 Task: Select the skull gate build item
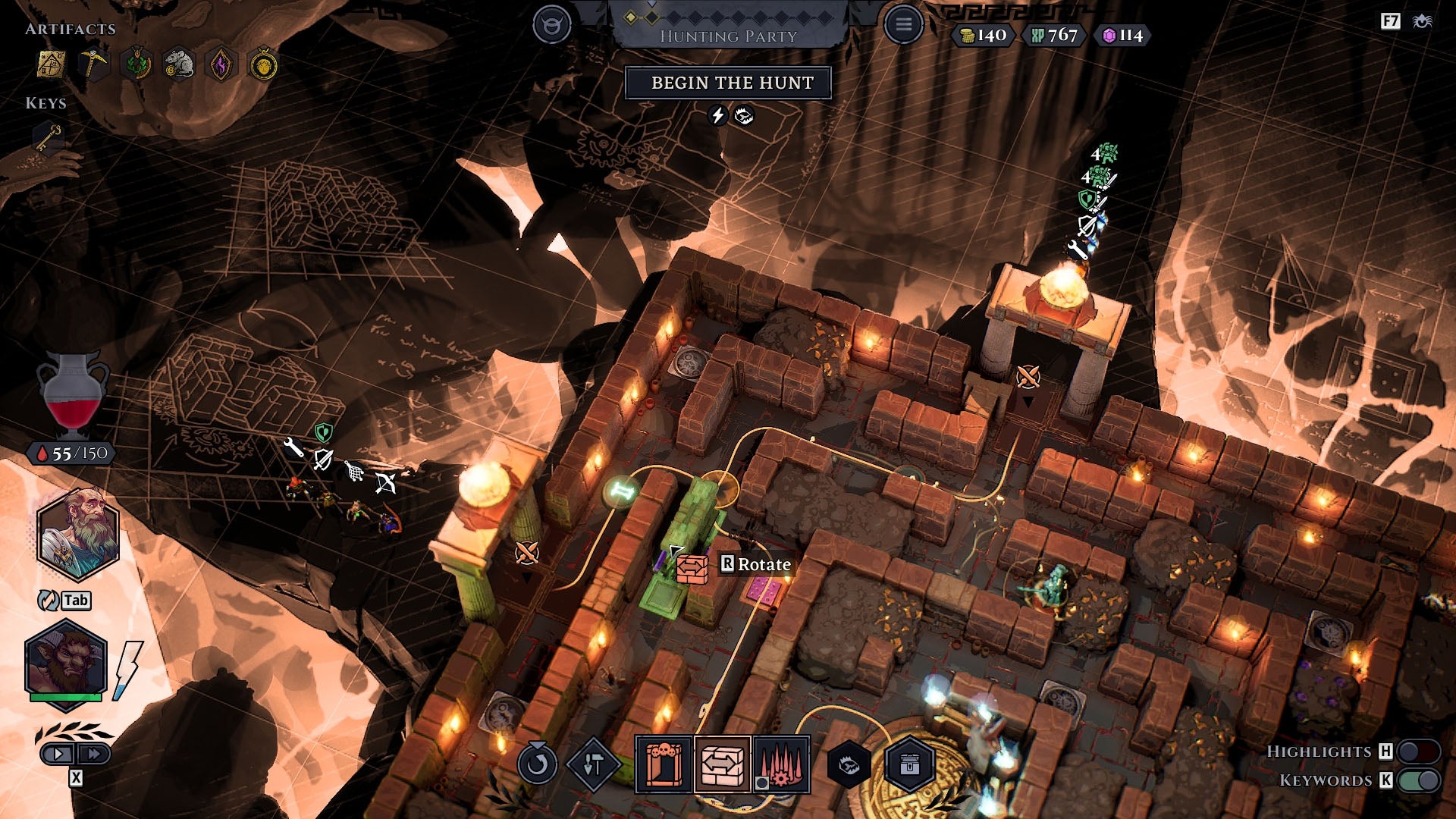[664, 764]
